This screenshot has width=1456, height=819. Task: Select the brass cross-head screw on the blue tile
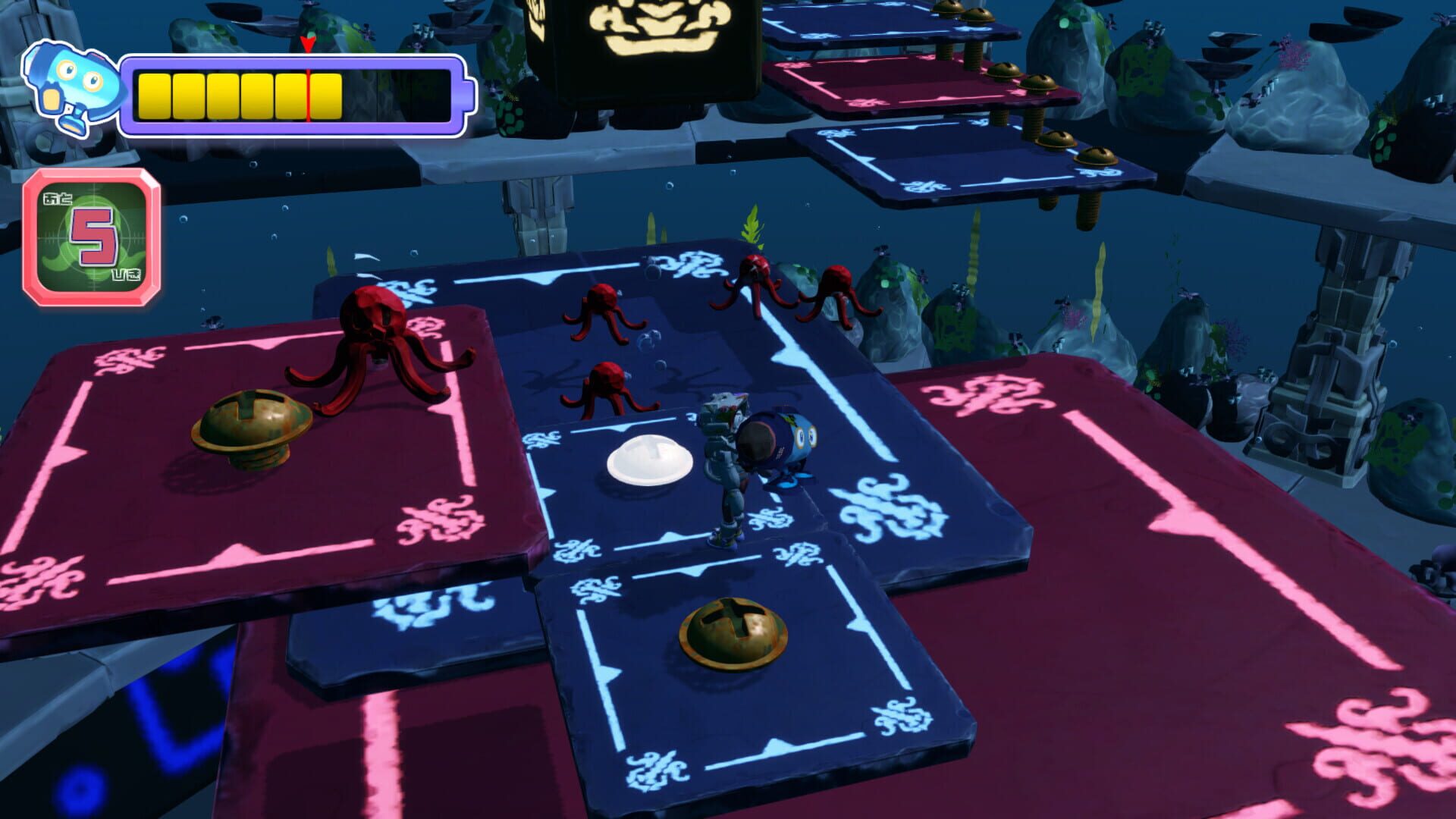click(x=732, y=629)
